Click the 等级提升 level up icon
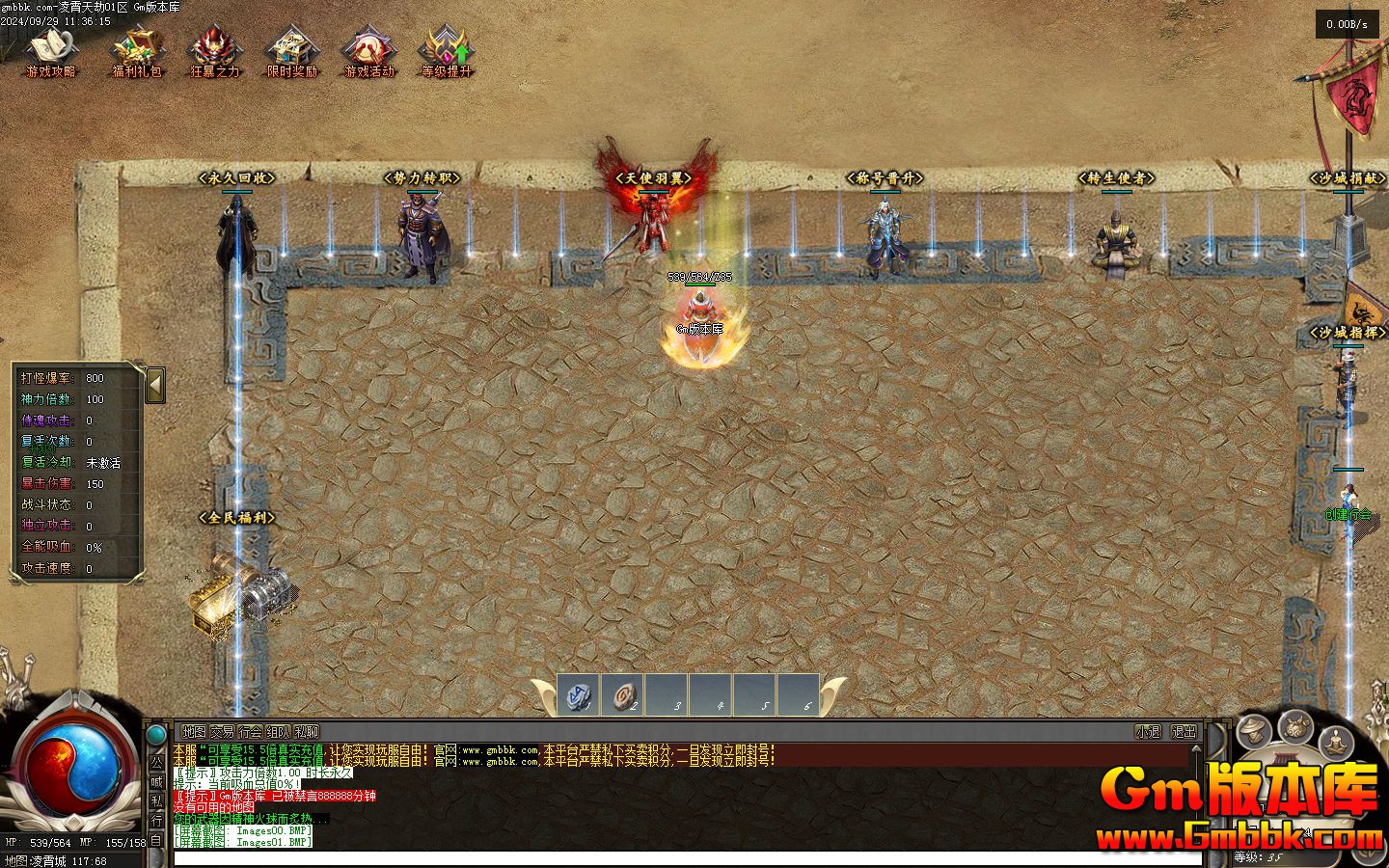 [x=447, y=50]
